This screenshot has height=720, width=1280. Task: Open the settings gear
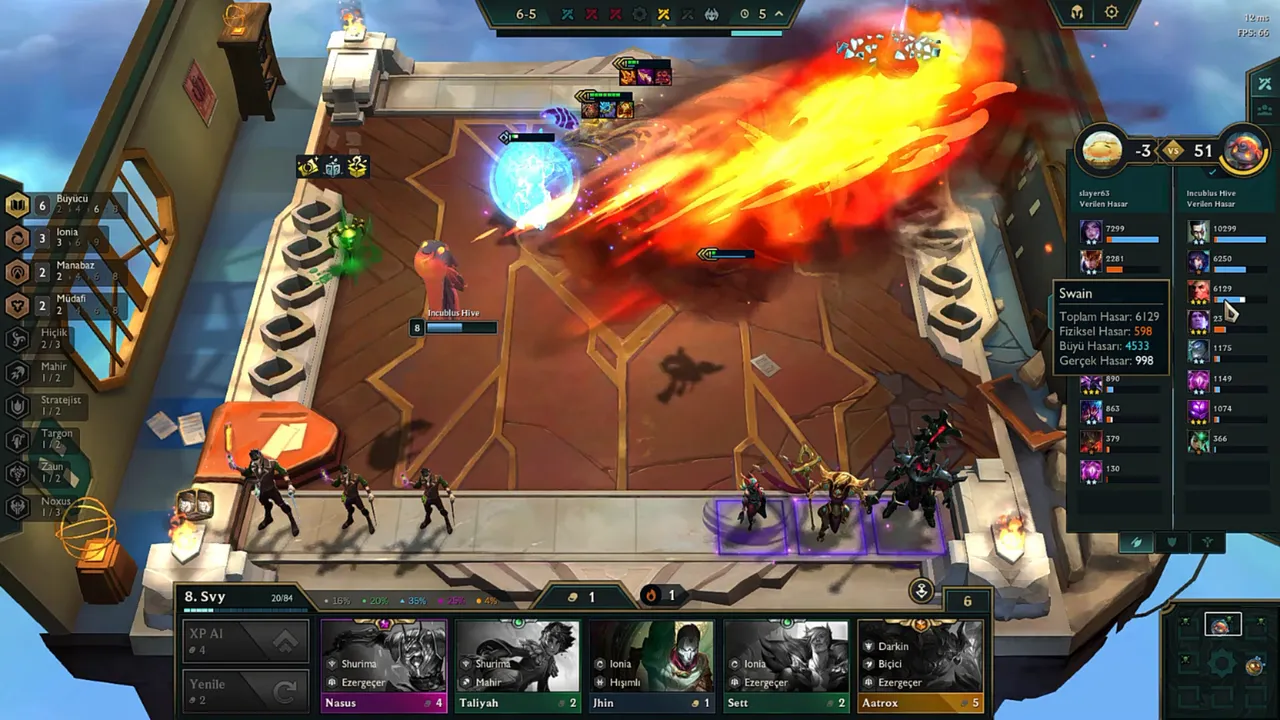(1112, 13)
